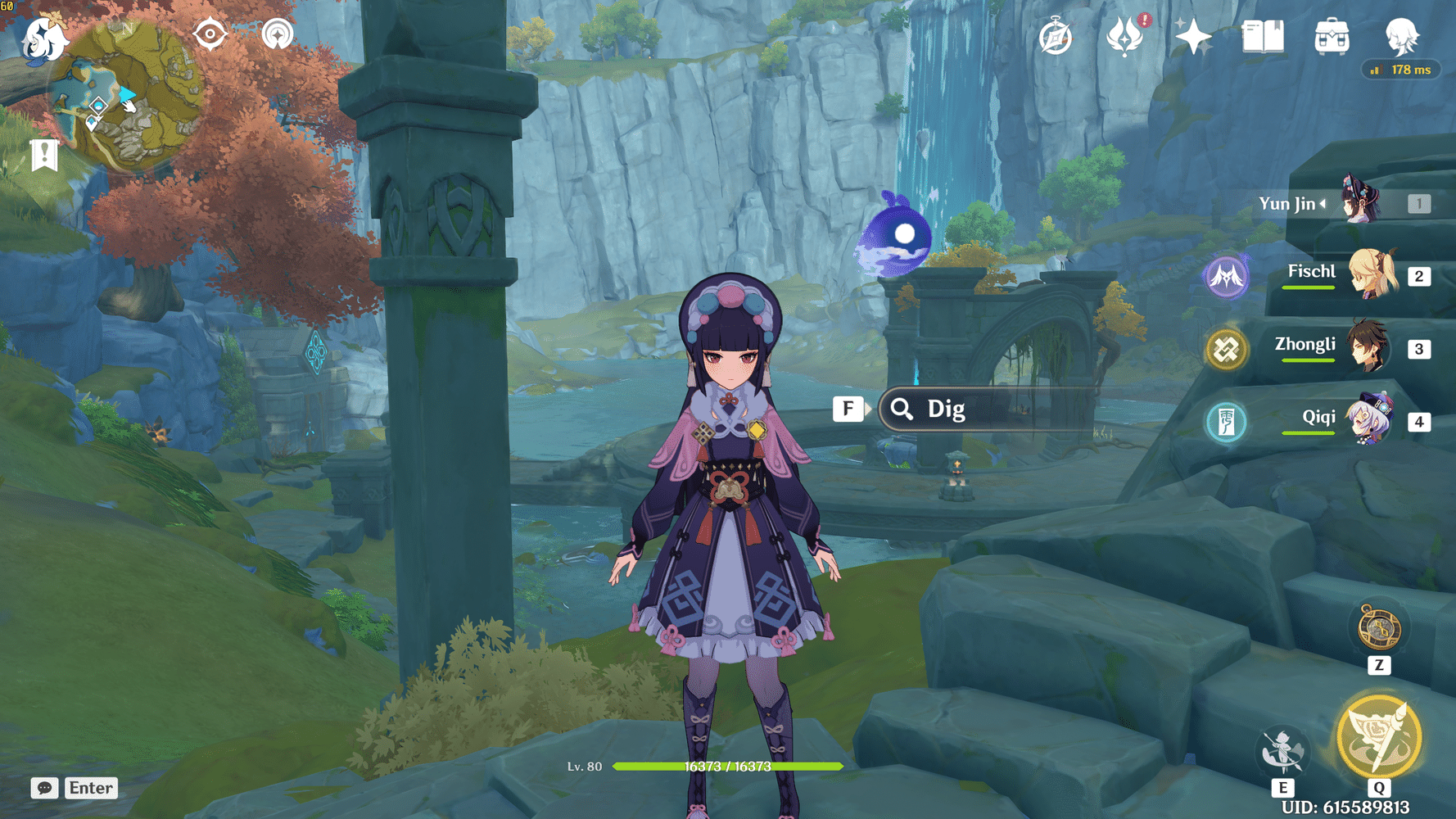Toggle Fischl's burst readiness icon
Viewport: 1456px width, 819px height.
[x=1226, y=276]
